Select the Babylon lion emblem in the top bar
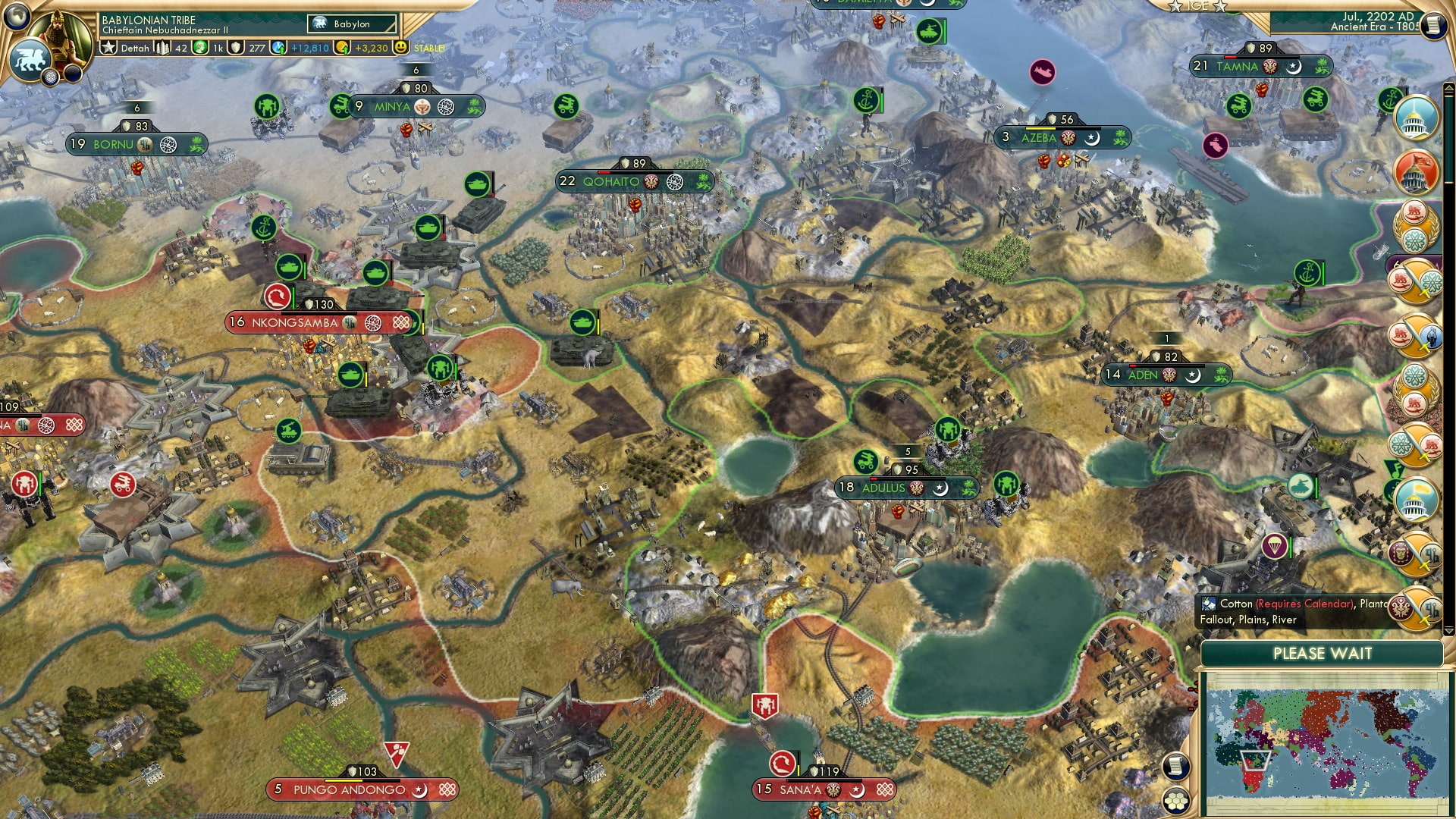Image resolution: width=1456 pixels, height=819 pixels. pyautogui.click(x=319, y=24)
